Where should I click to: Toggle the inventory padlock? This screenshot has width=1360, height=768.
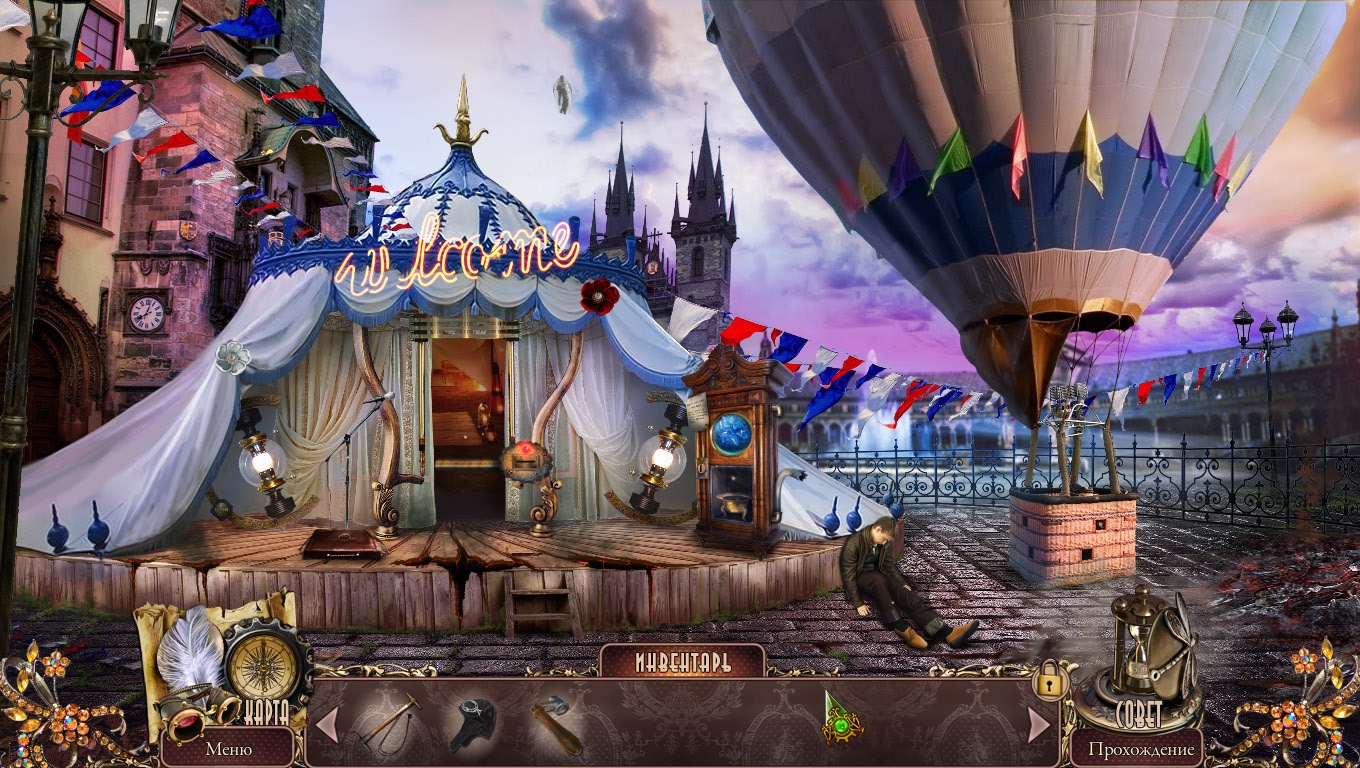[1049, 682]
